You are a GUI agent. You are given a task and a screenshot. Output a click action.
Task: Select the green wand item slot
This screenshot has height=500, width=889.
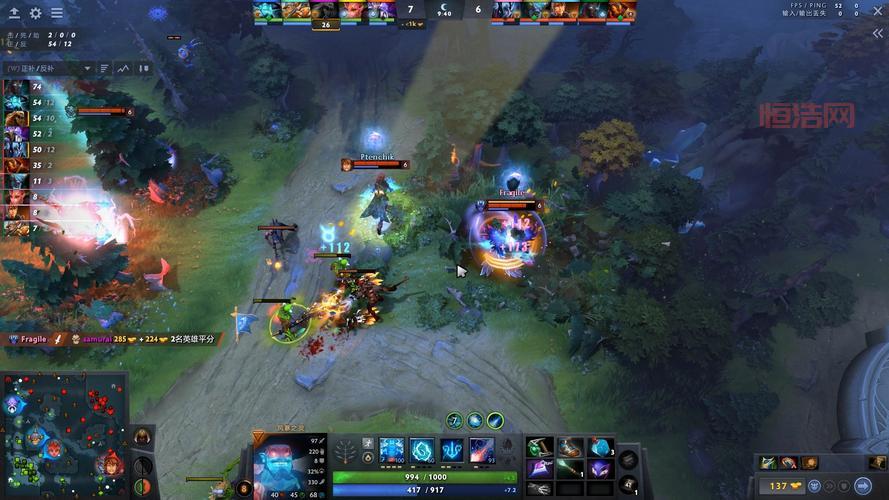pos(571,469)
